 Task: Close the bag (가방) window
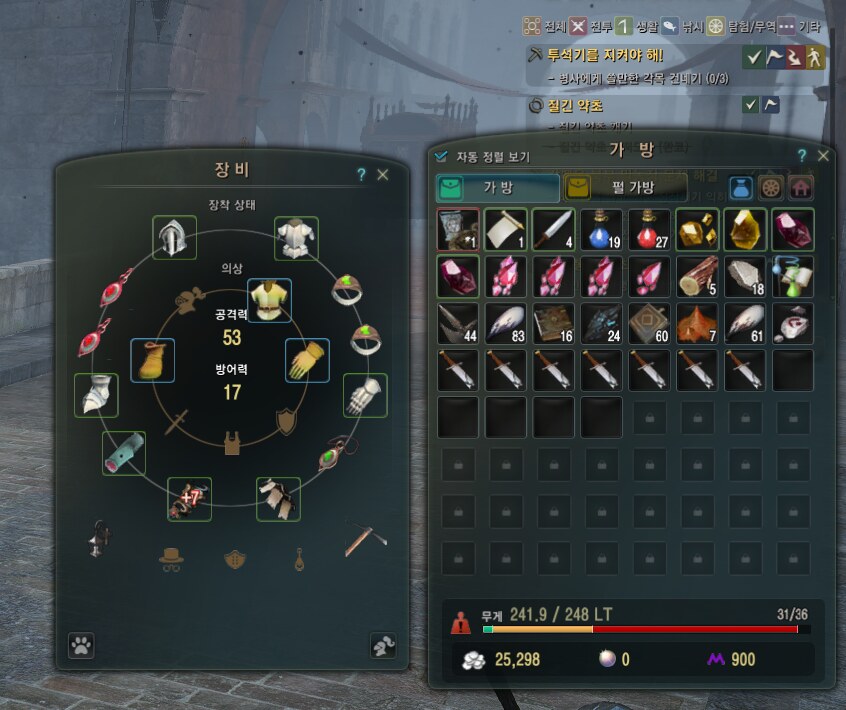tap(823, 156)
